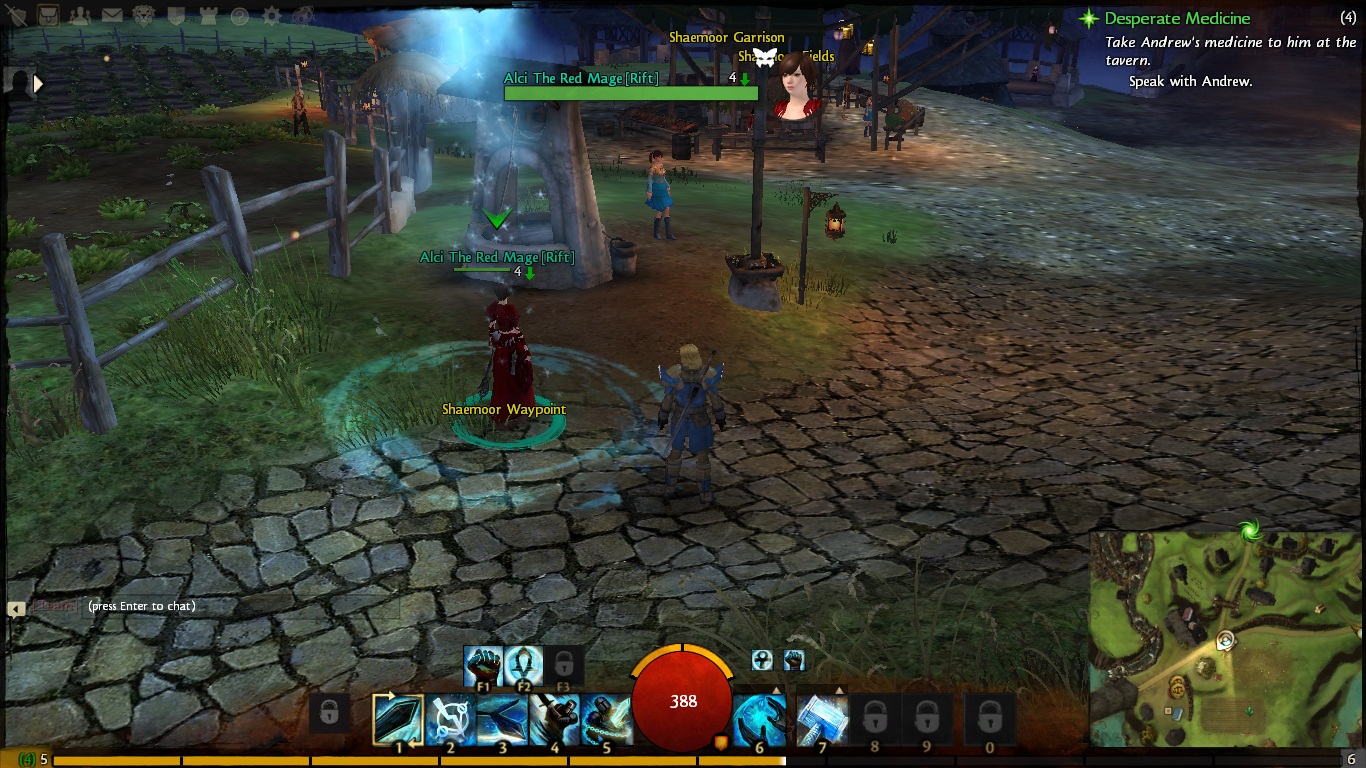This screenshot has height=768, width=1366.
Task: Open the inventory bag icon
Action: tap(47, 15)
